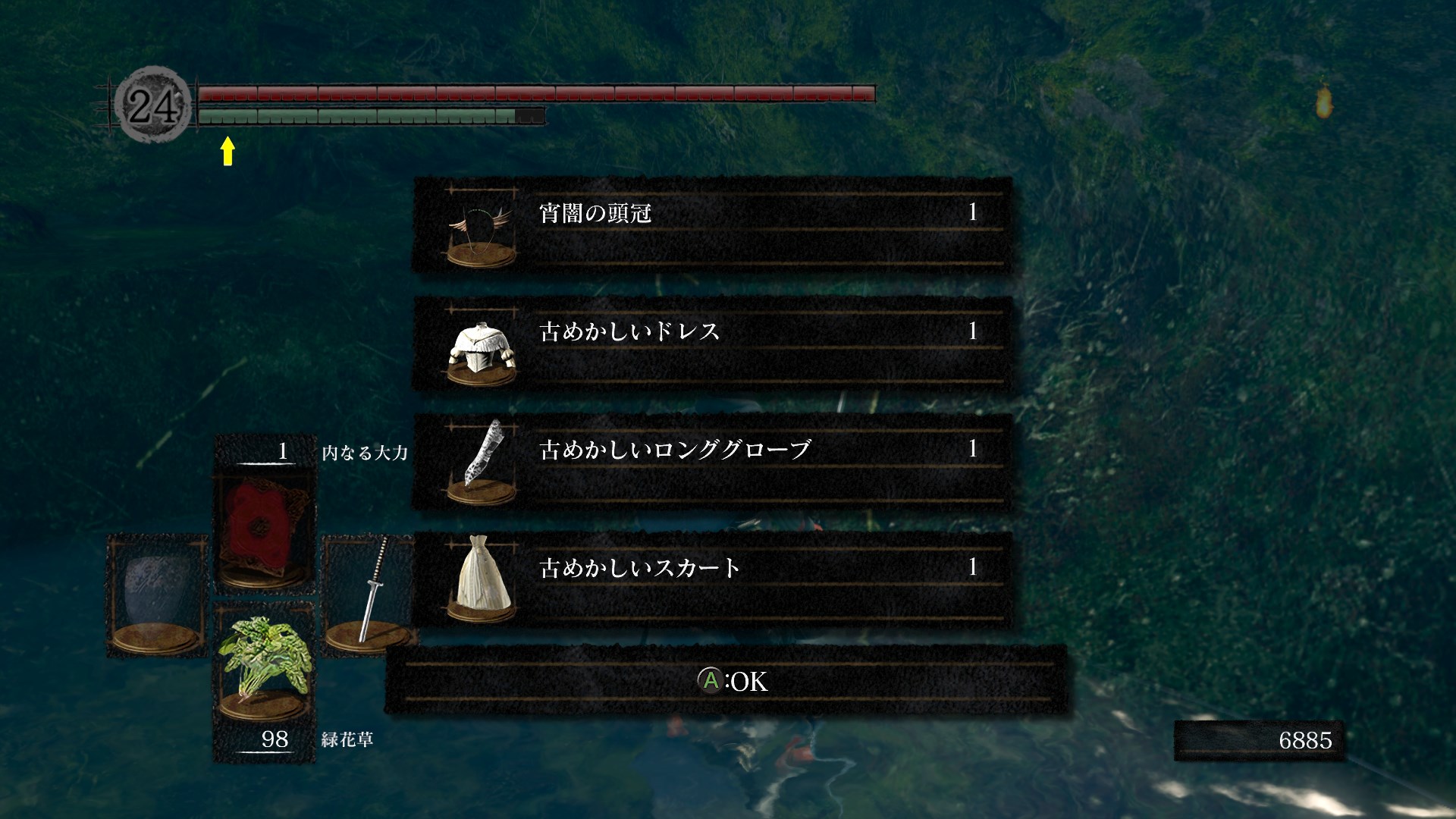Select the 古めかしいスカート item row
The image size is (1456, 819).
pos(711,580)
